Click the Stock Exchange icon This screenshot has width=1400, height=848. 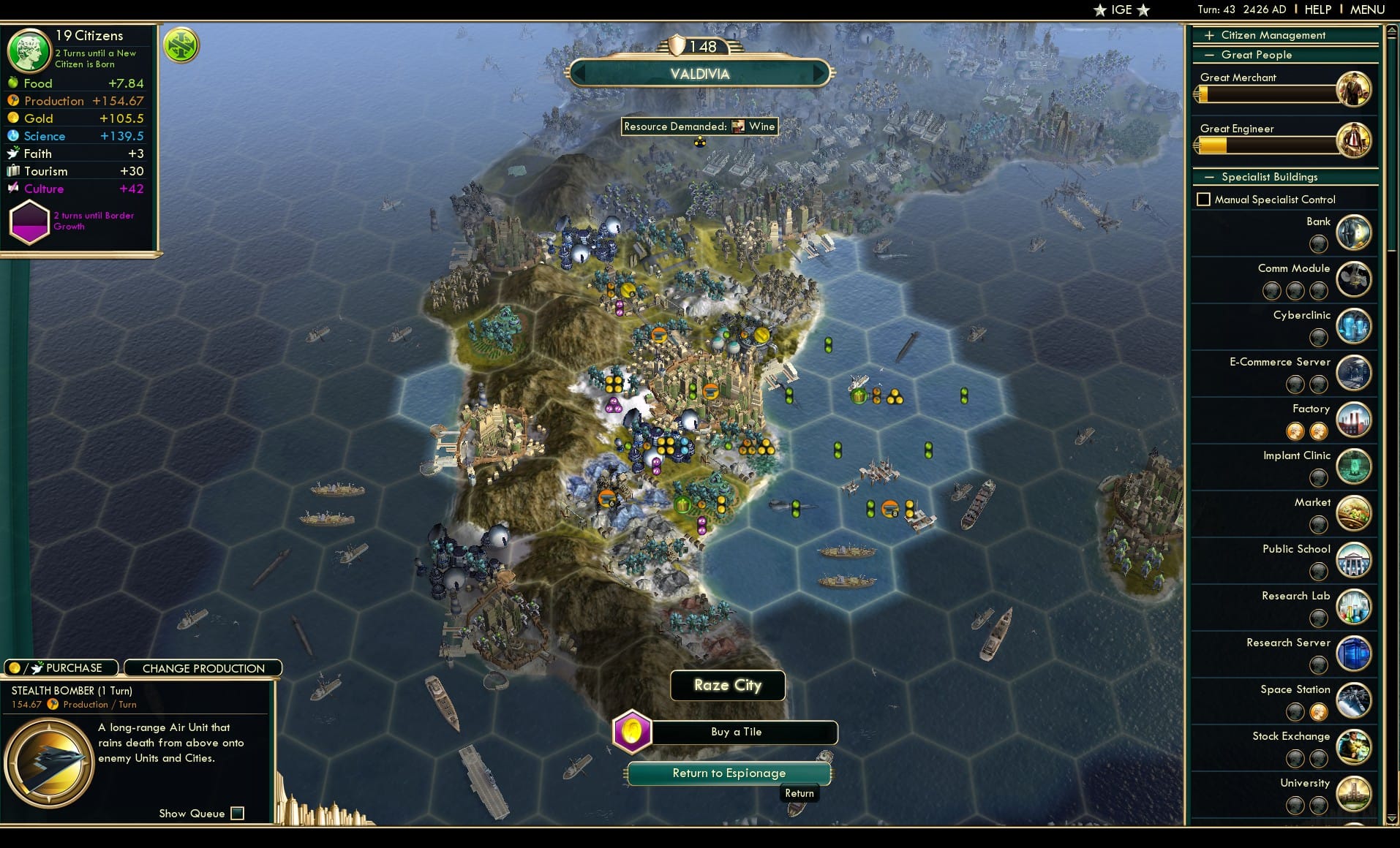[x=1354, y=748]
